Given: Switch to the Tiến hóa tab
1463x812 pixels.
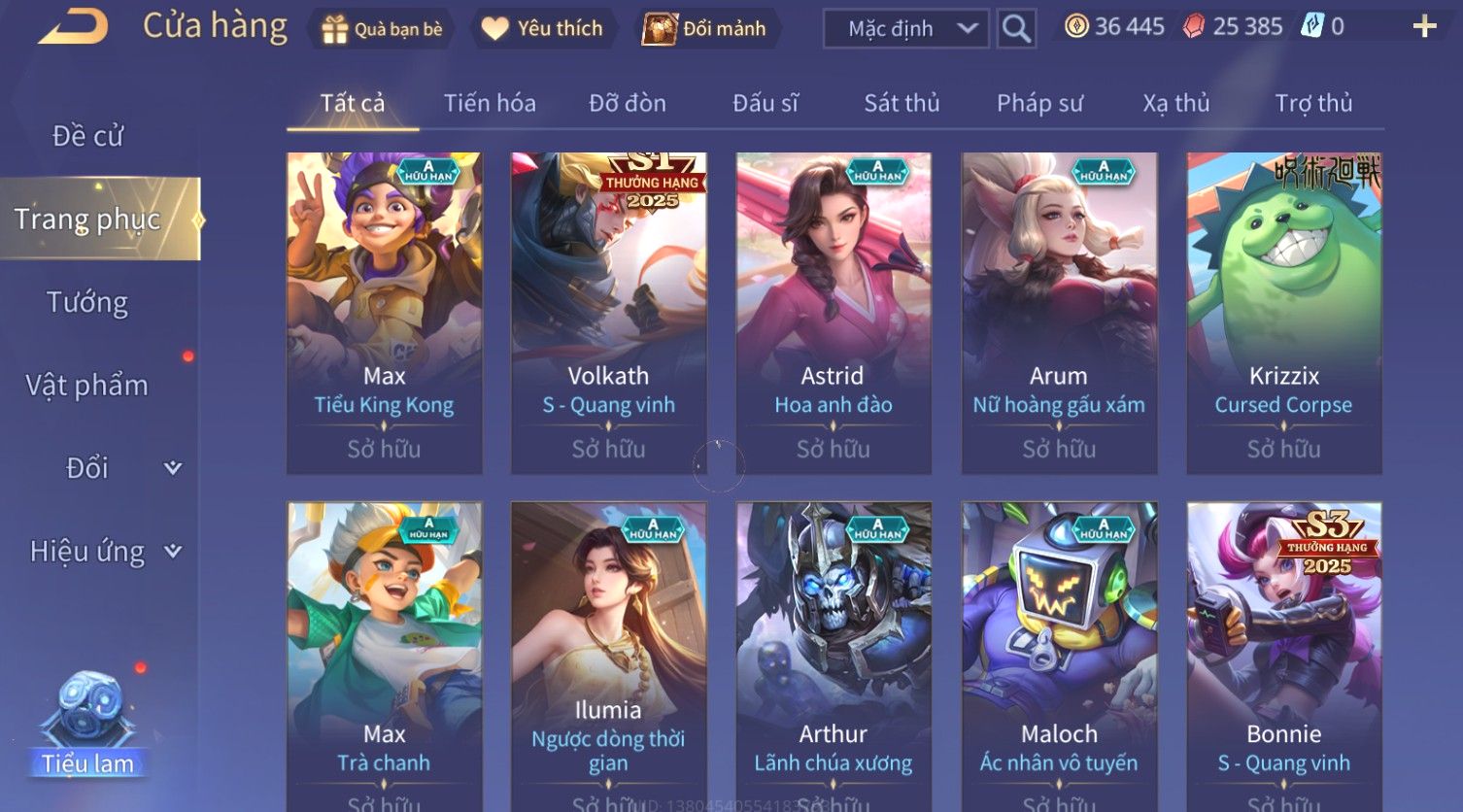Looking at the screenshot, I should click(x=490, y=103).
